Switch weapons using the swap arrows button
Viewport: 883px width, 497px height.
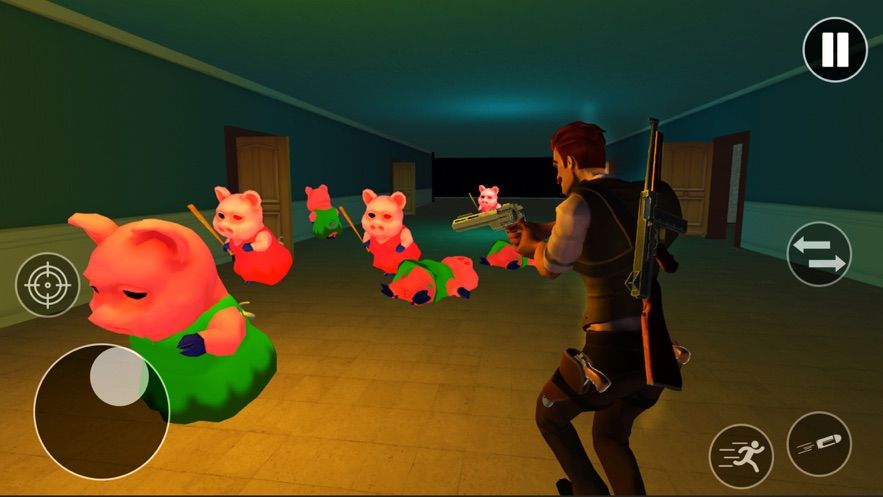(x=818, y=254)
